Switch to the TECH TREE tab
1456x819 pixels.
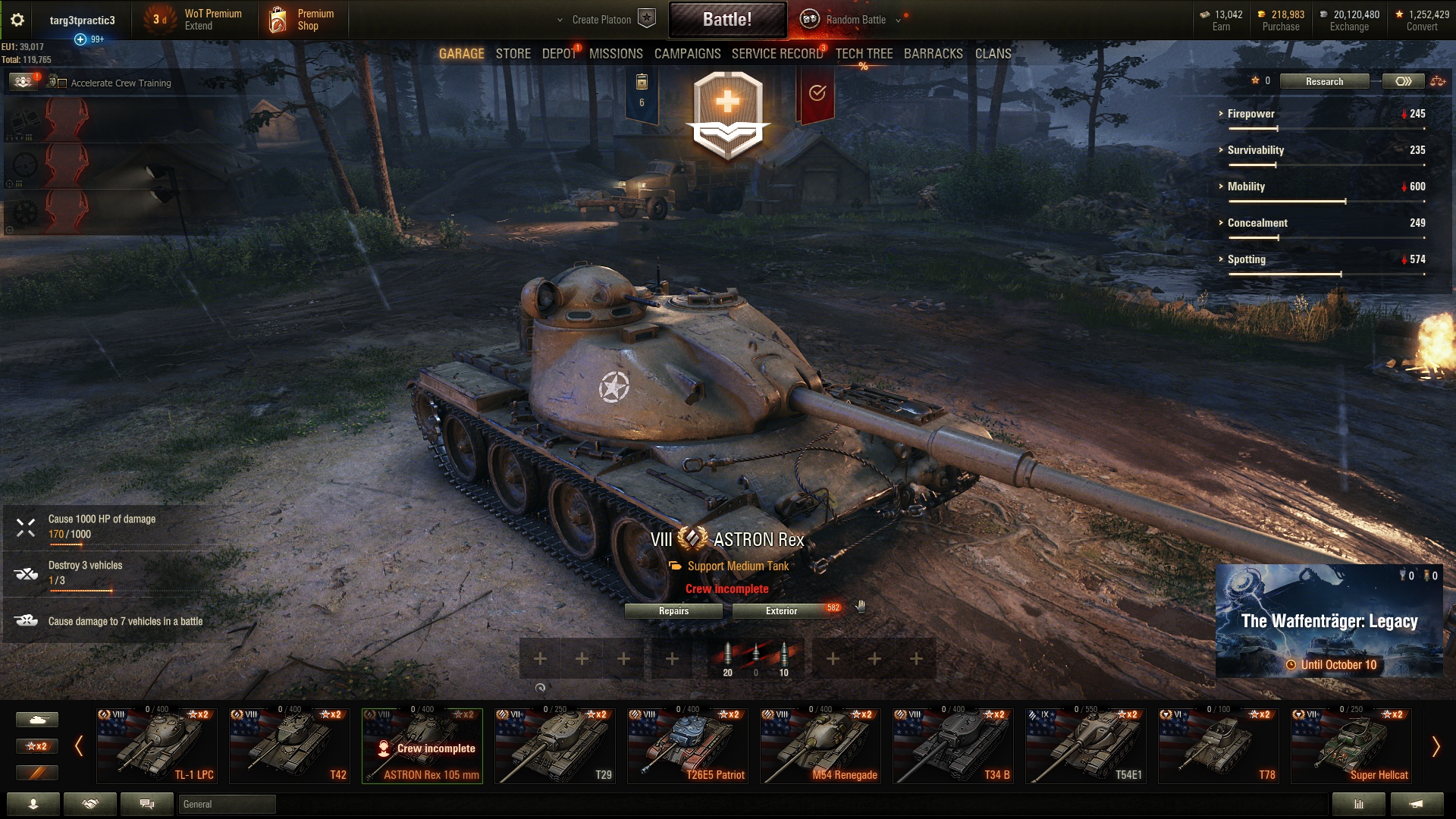tap(863, 54)
